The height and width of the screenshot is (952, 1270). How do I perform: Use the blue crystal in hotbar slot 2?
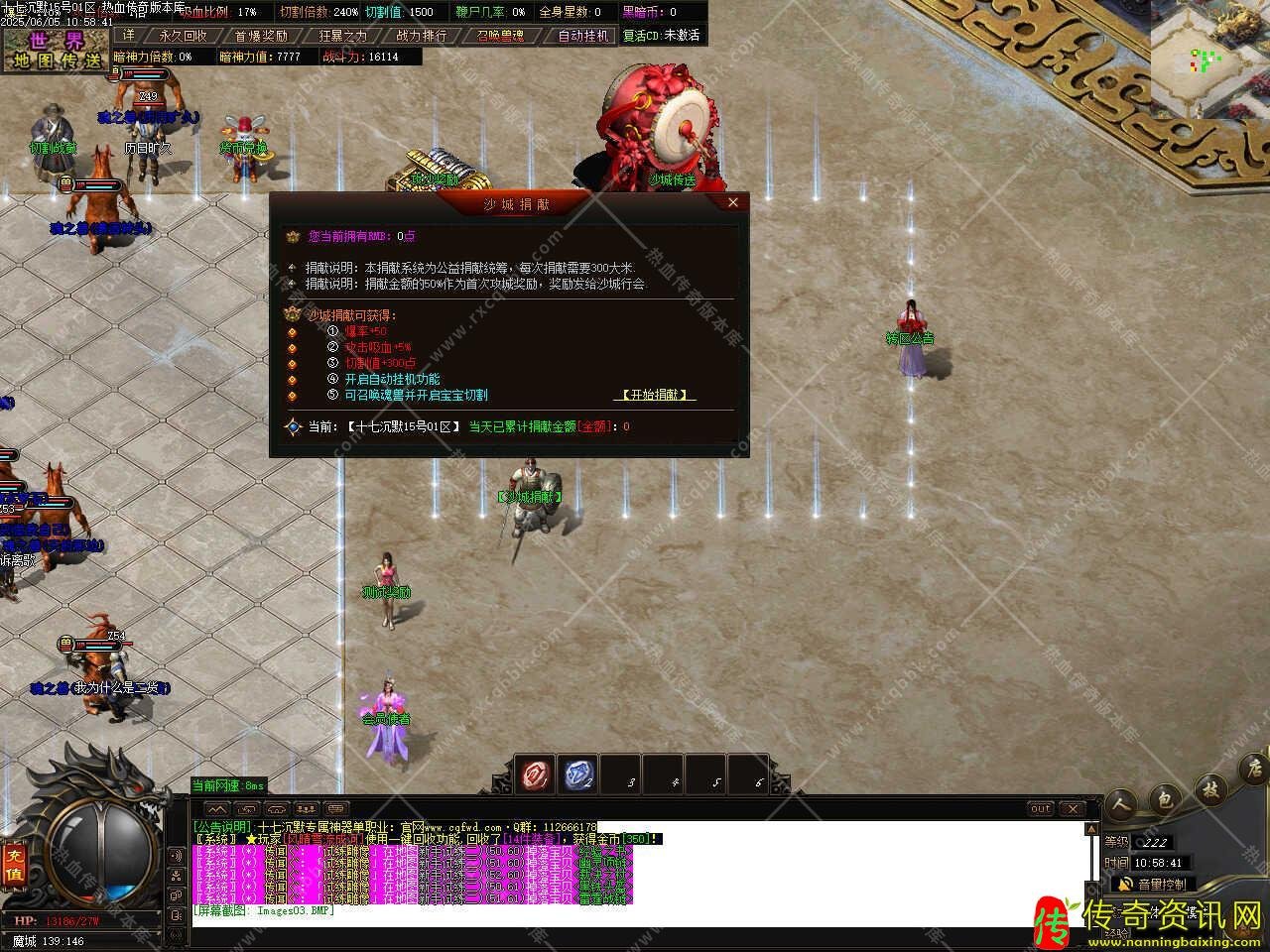[579, 774]
